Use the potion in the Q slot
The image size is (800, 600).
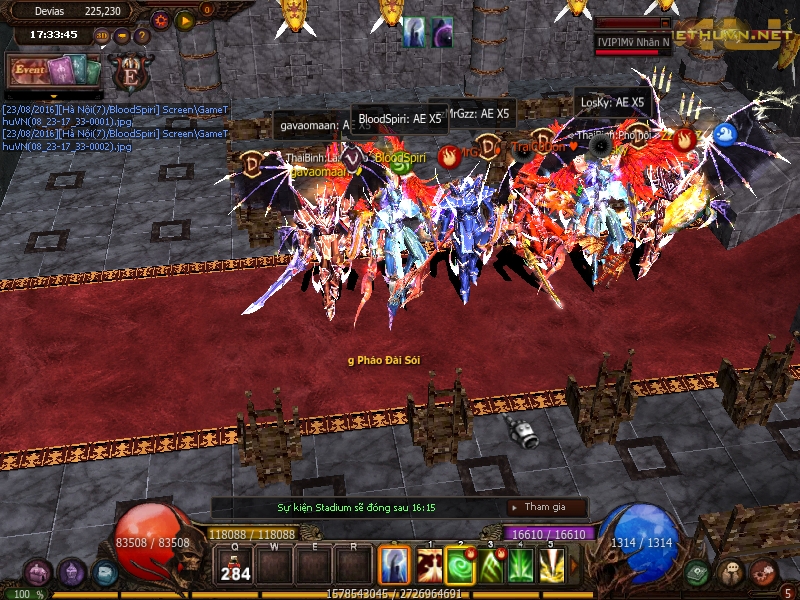coord(235,565)
